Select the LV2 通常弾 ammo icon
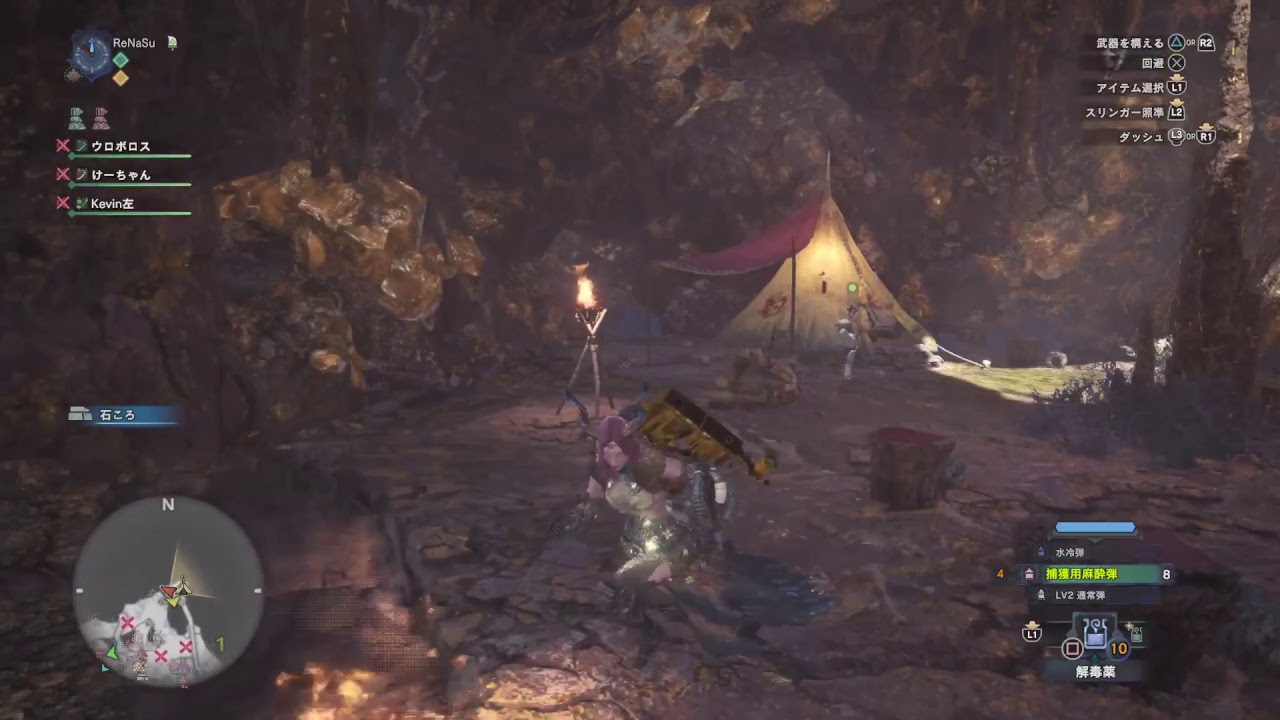The height and width of the screenshot is (720, 1280). [x=1041, y=595]
